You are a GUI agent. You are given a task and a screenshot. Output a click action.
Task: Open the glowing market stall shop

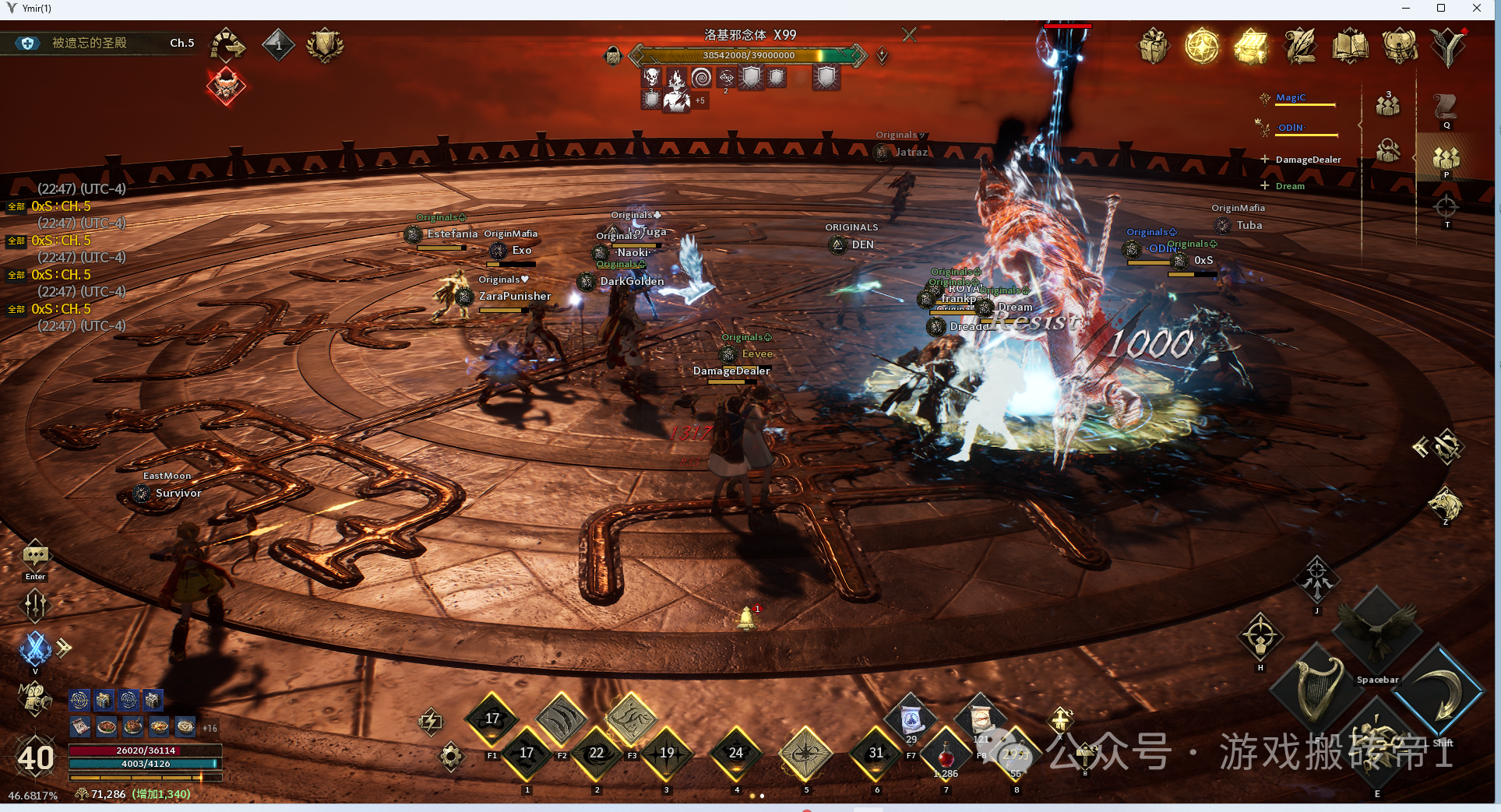pos(1251,46)
